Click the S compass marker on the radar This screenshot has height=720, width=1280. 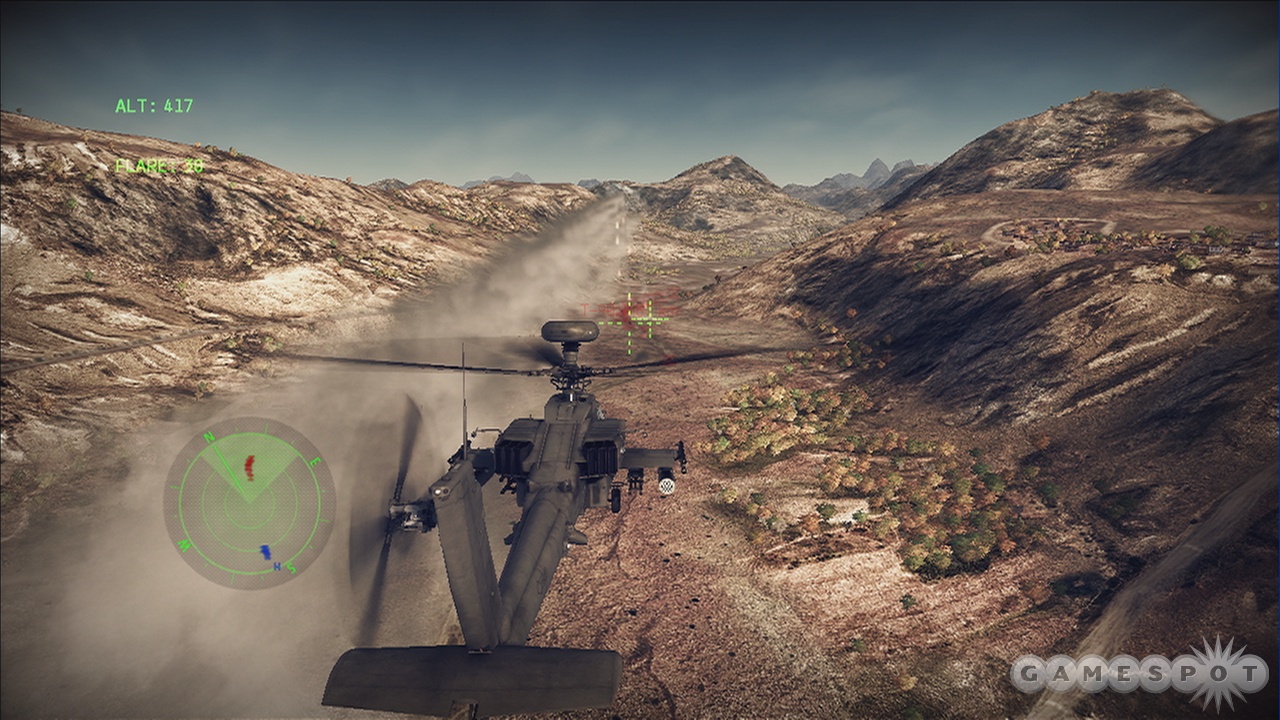click(290, 567)
